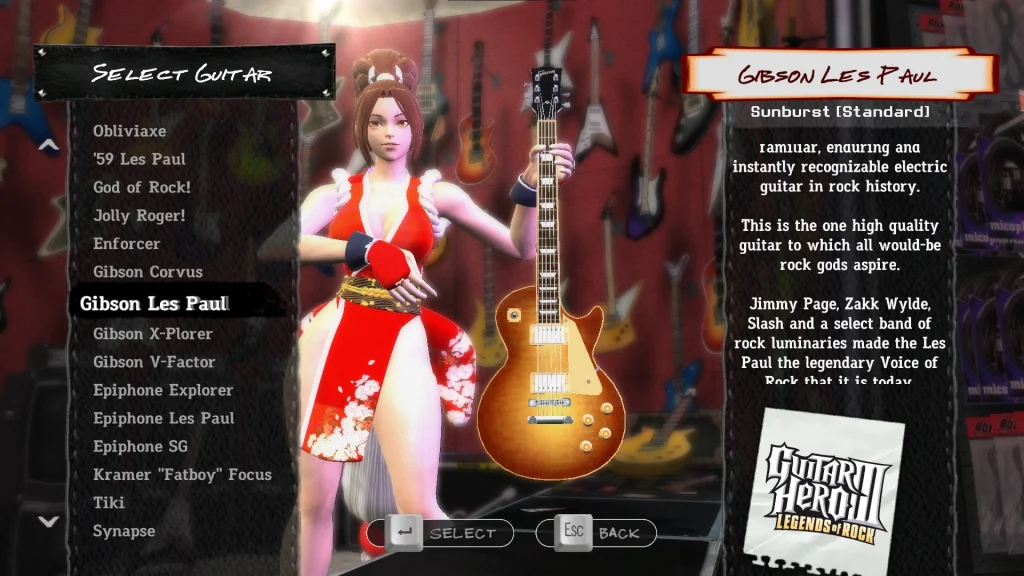Click the highlighted Gibson Les Paul entry
This screenshot has width=1024, height=576.
point(154,303)
